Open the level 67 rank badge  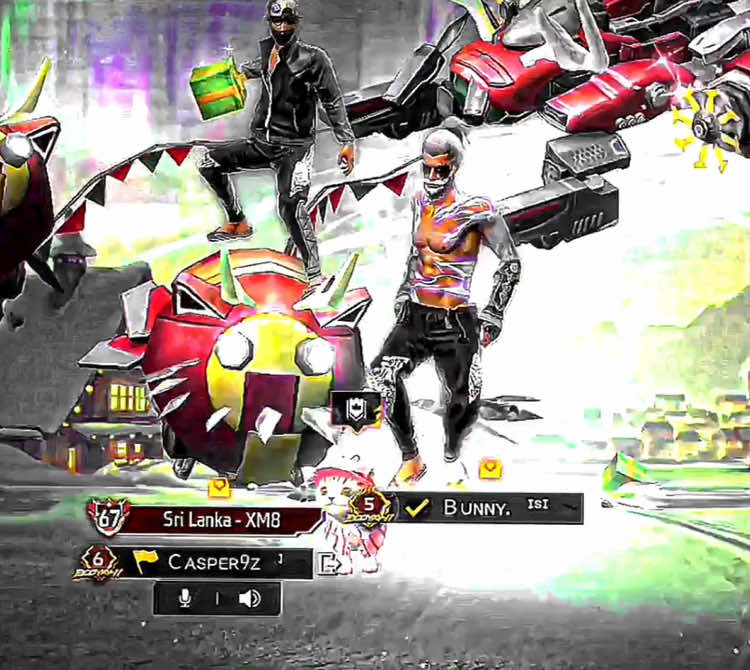(x=108, y=518)
